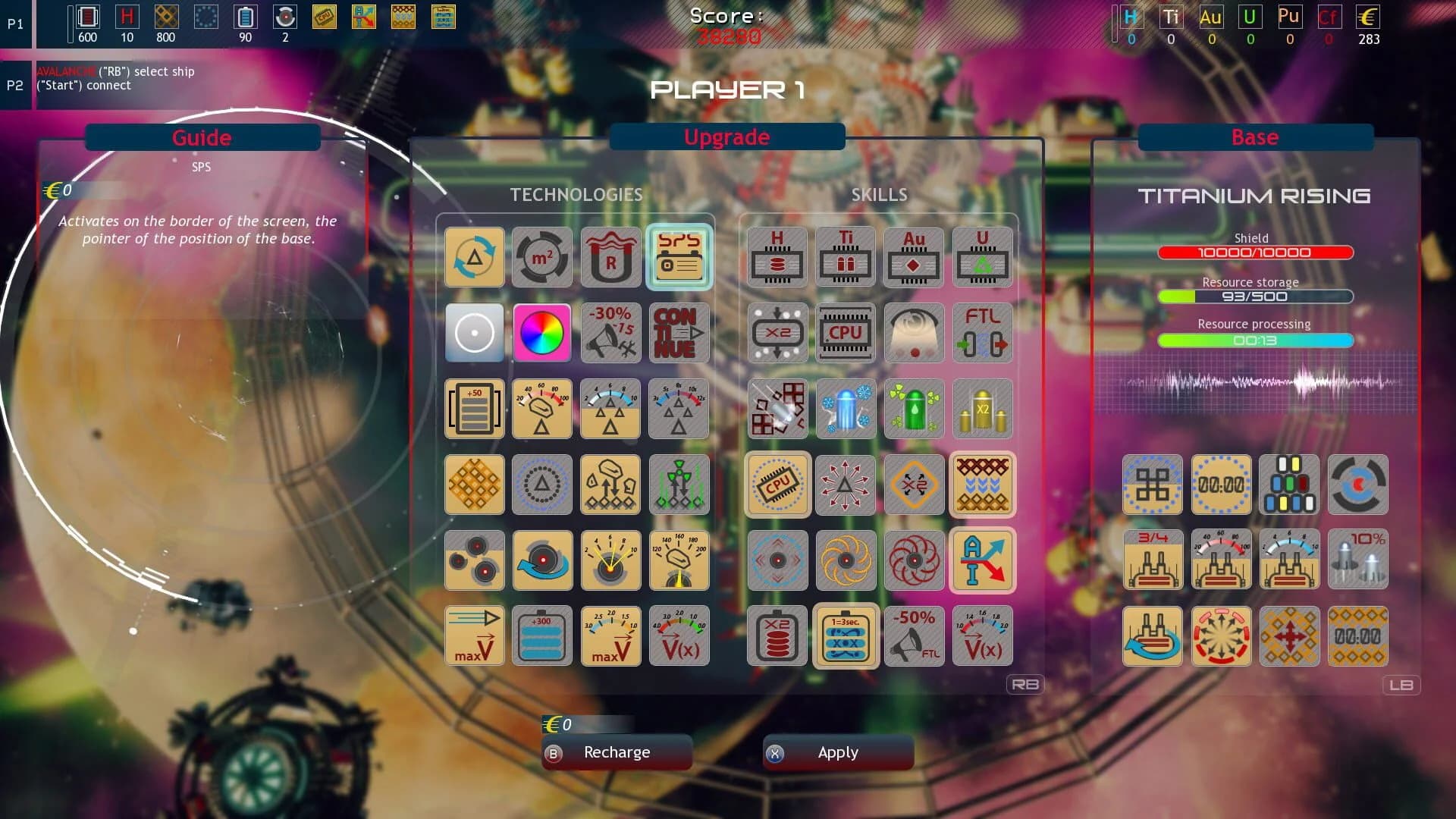
Task: Select the maxV speed technology icon
Action: 474,635
